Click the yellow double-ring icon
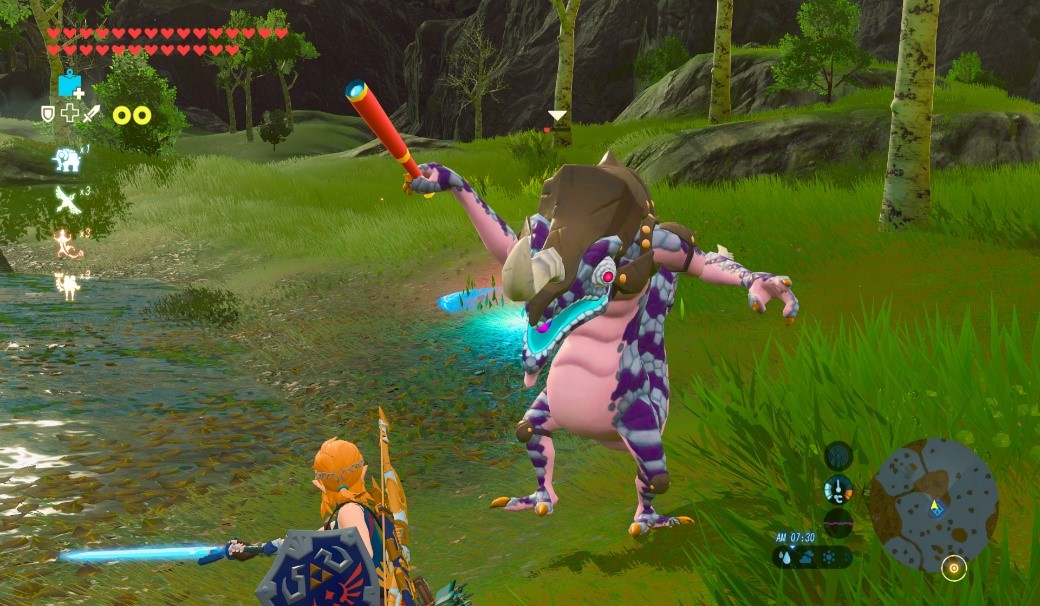The width and height of the screenshot is (1040, 606). coord(132,115)
